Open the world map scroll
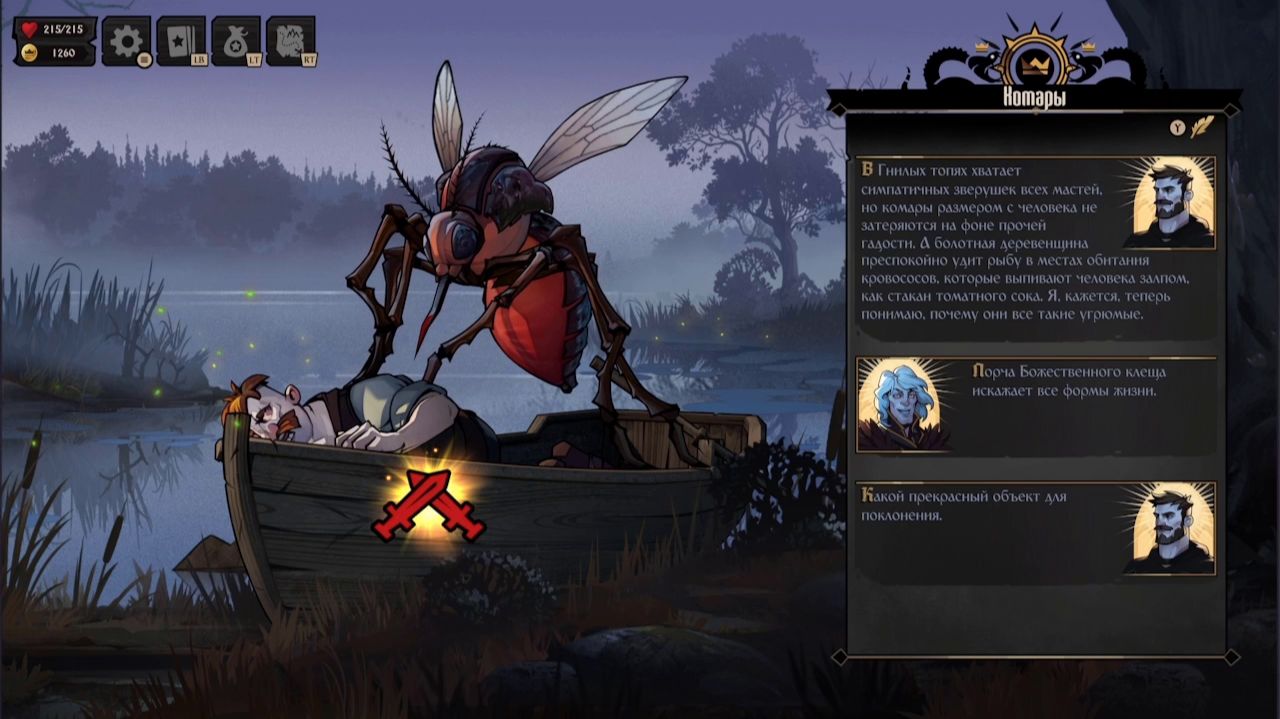 290,41
